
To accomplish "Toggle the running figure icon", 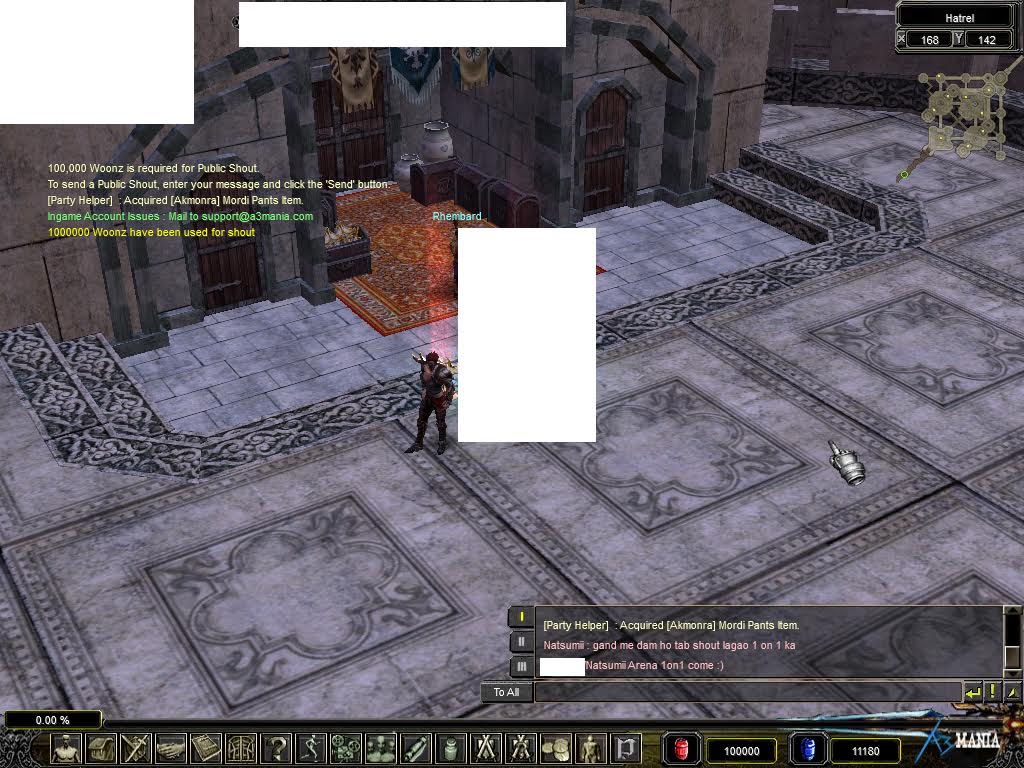I will point(311,748).
